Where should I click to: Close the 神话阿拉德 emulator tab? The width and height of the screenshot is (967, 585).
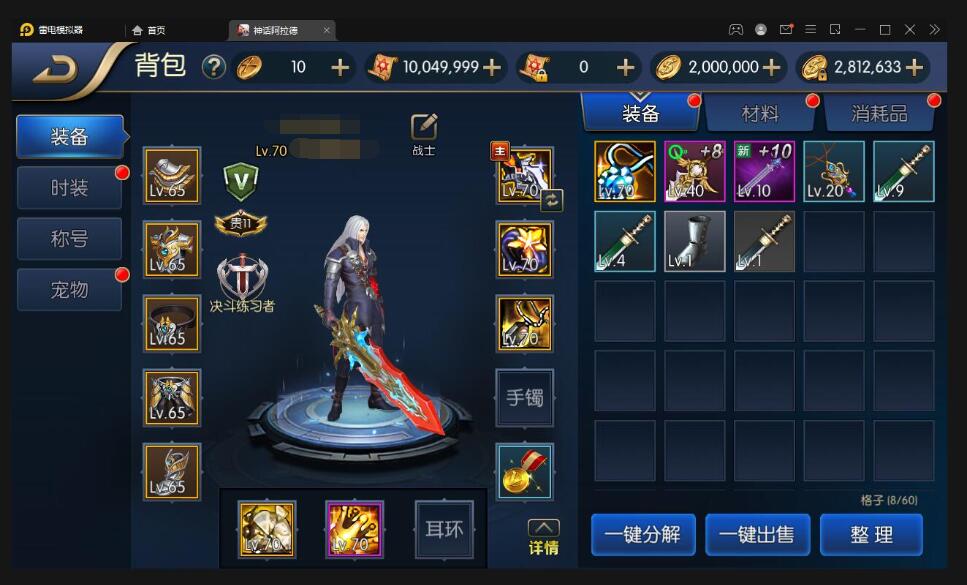[x=327, y=30]
